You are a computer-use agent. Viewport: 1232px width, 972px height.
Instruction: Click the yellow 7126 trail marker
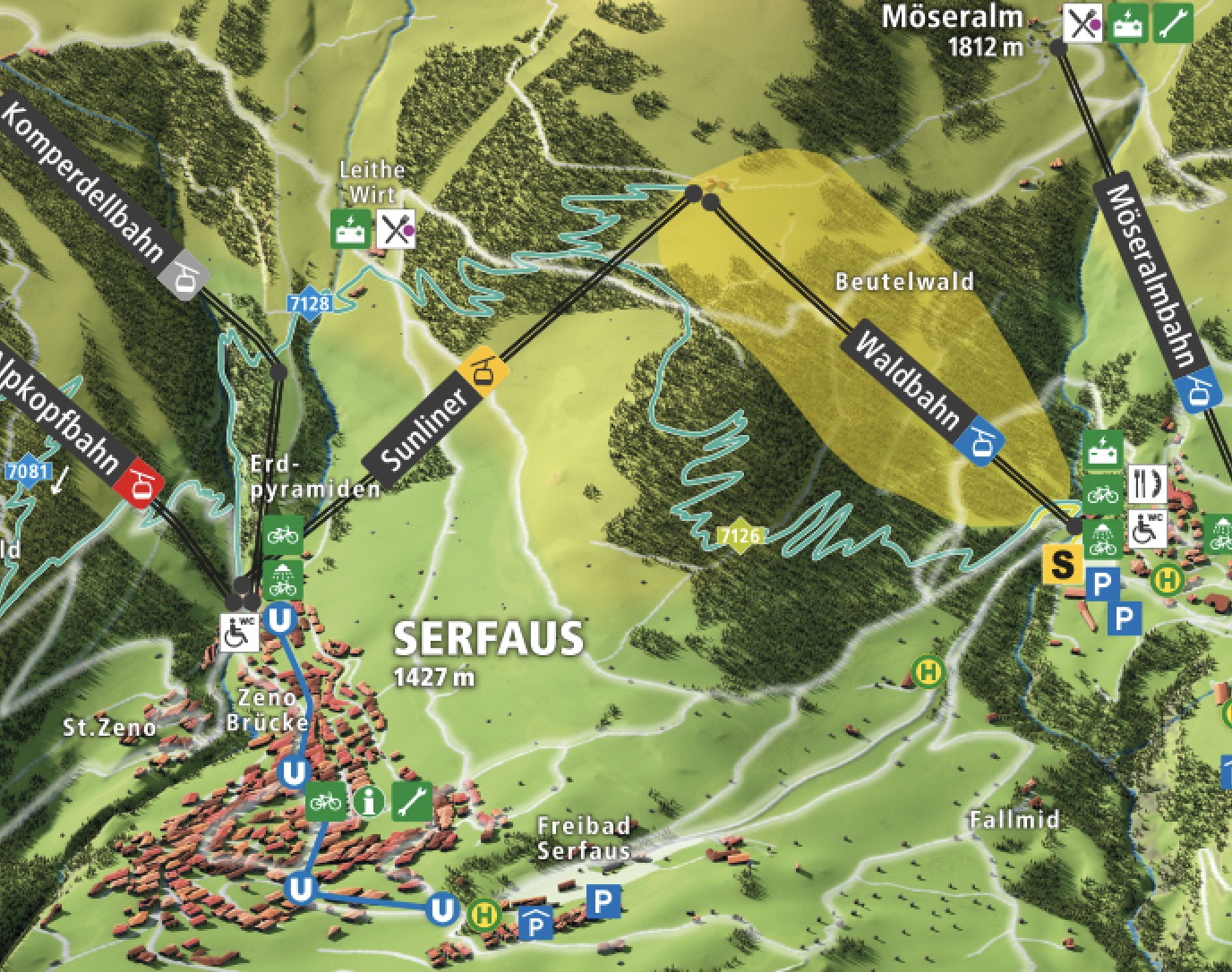(740, 536)
